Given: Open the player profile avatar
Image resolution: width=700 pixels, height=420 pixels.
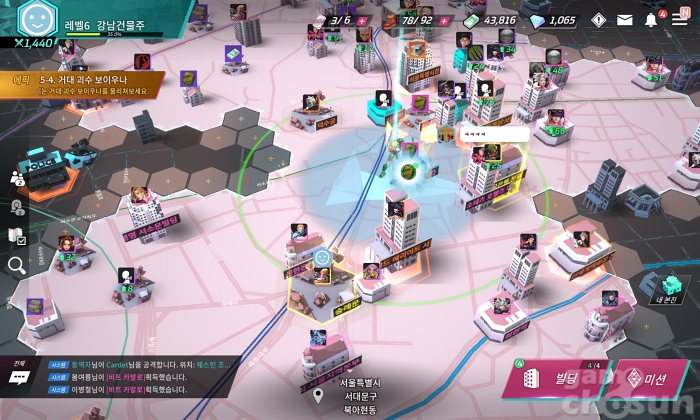Looking at the screenshot, I should 34,20.
